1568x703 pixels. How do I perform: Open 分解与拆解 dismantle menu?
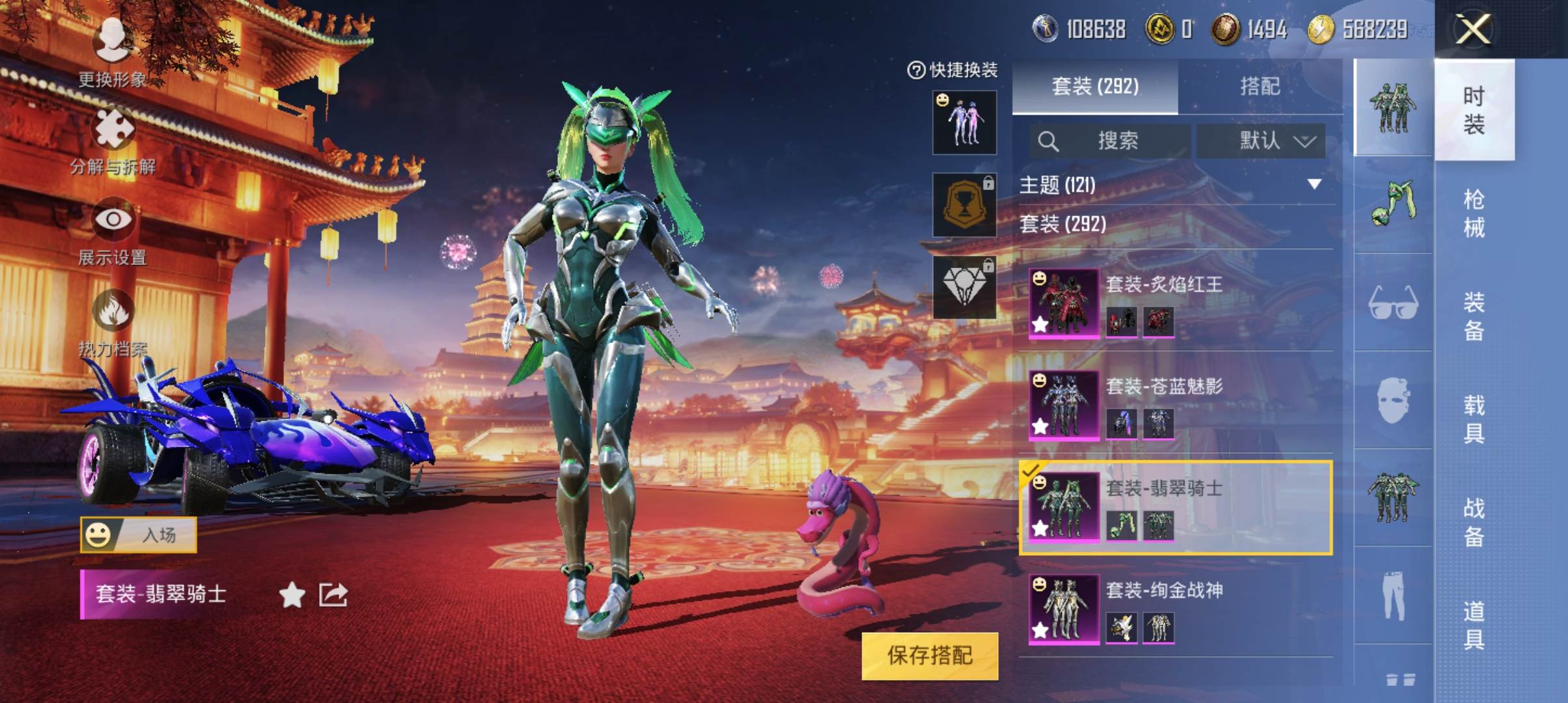tap(113, 138)
